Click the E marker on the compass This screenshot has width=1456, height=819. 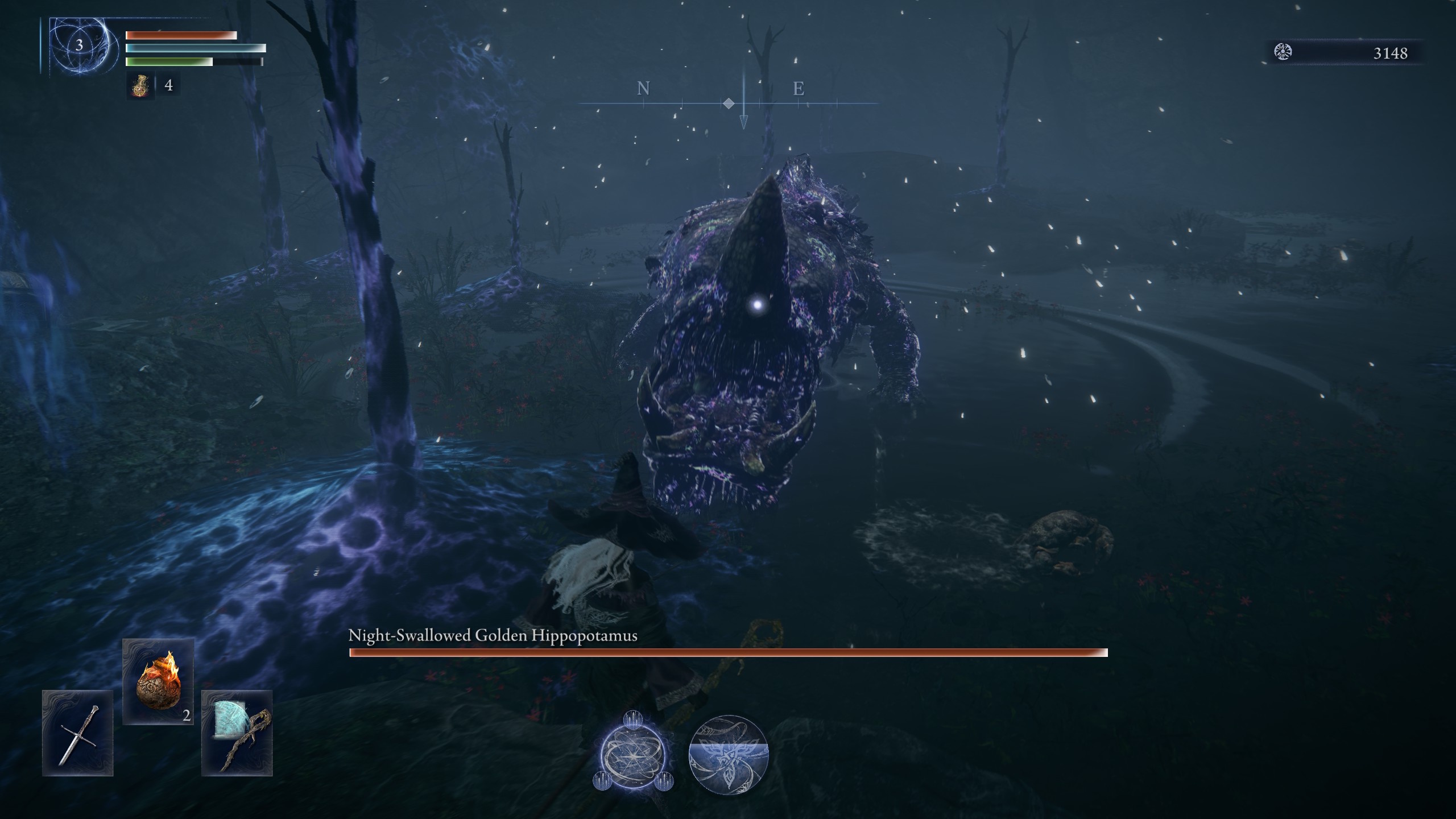click(799, 89)
